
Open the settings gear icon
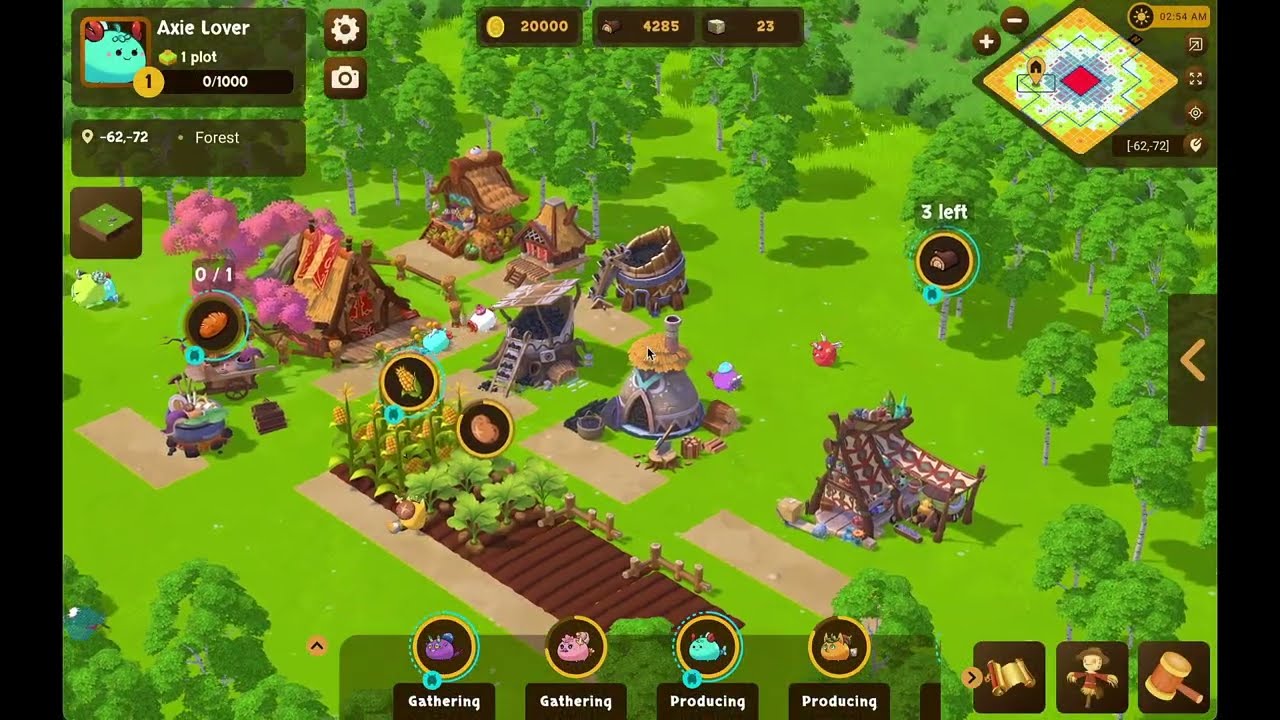tap(344, 30)
